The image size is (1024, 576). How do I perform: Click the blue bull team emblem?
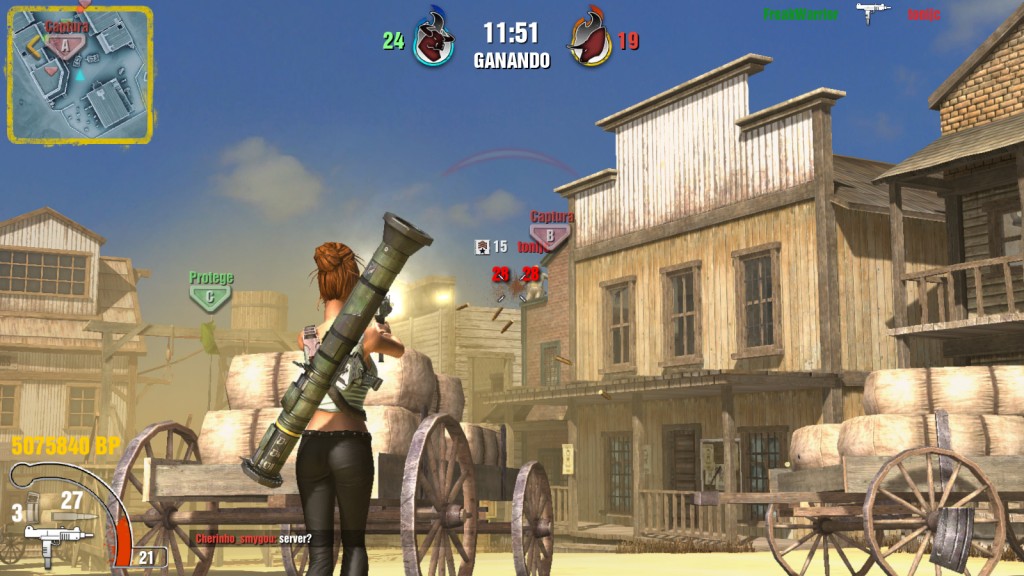[434, 40]
